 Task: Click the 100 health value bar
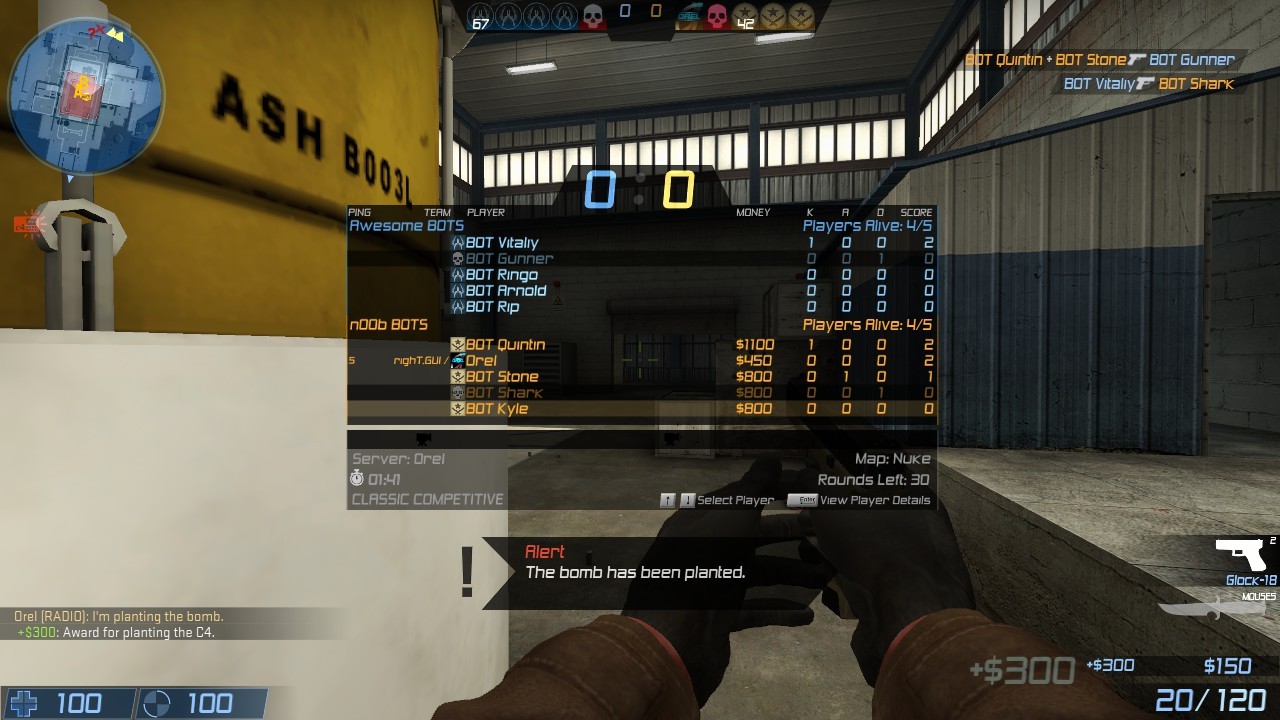[x=80, y=703]
